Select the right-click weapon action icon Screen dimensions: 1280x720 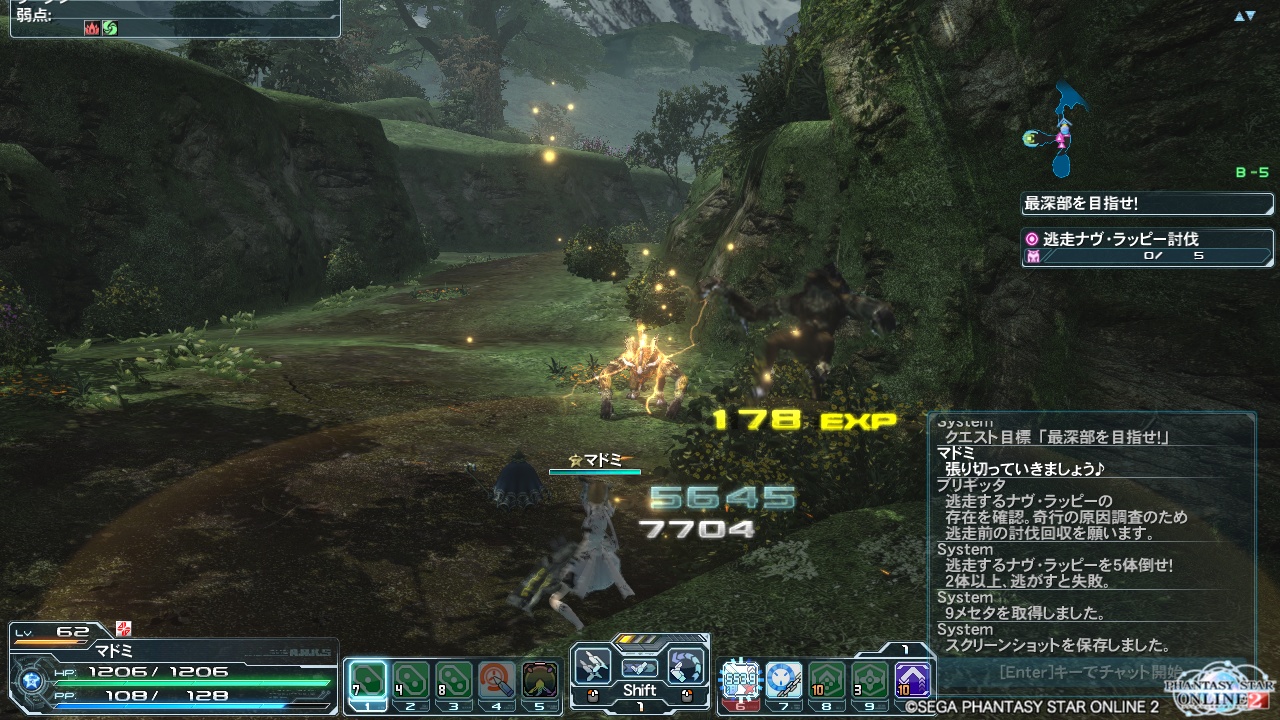(x=686, y=667)
